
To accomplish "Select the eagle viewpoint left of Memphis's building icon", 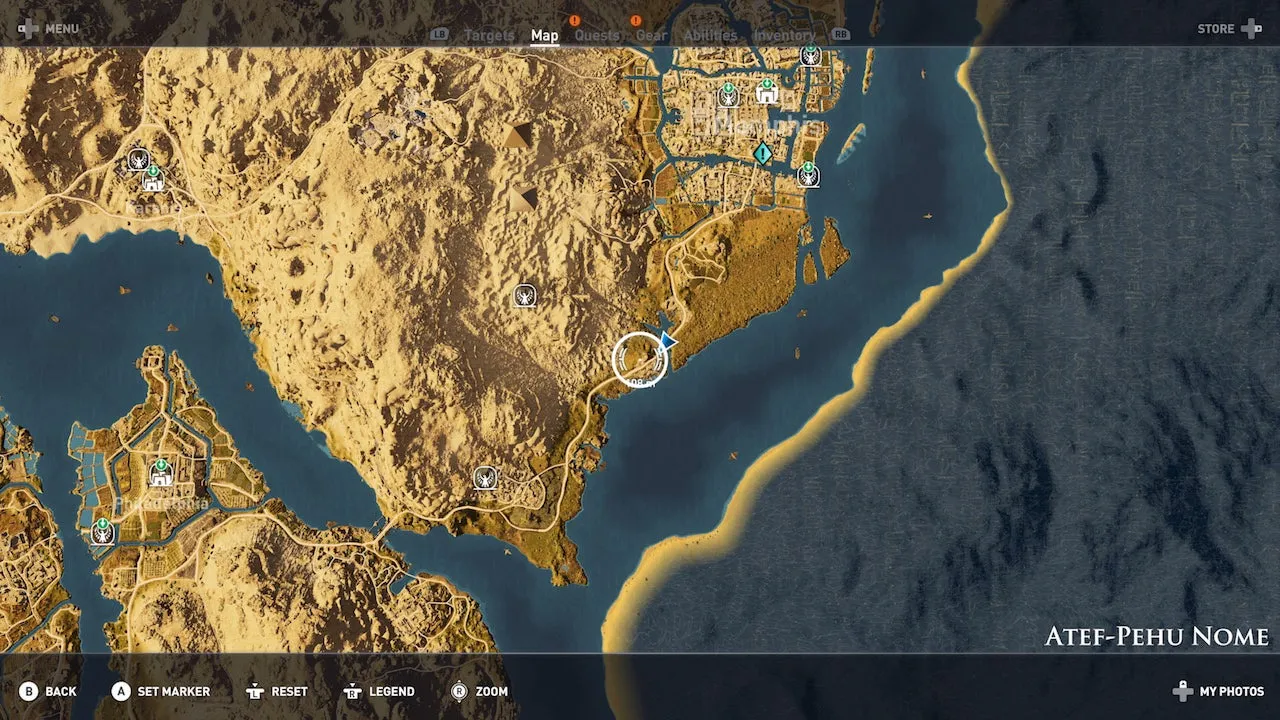I will (728, 96).
